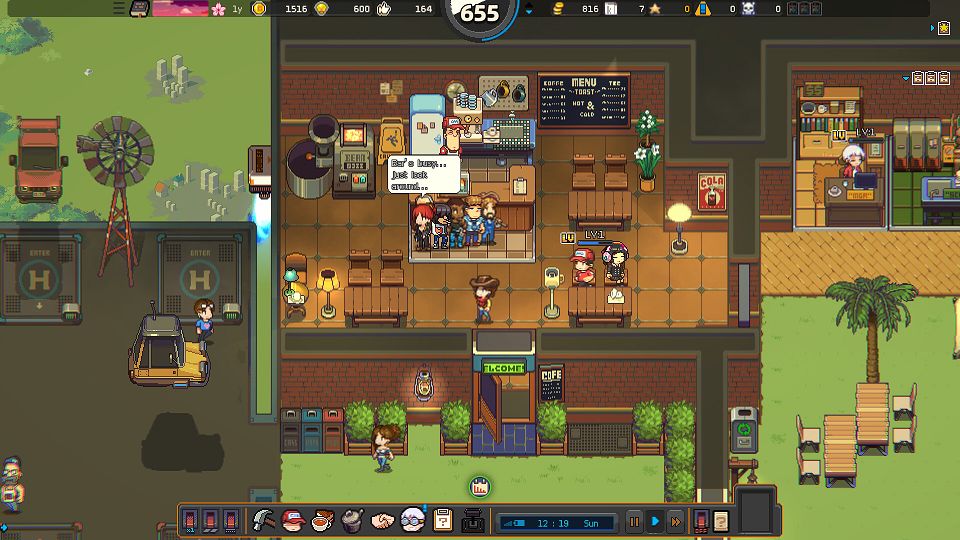Fast-forward the game speed
The width and height of the screenshot is (960, 540).
(x=676, y=521)
